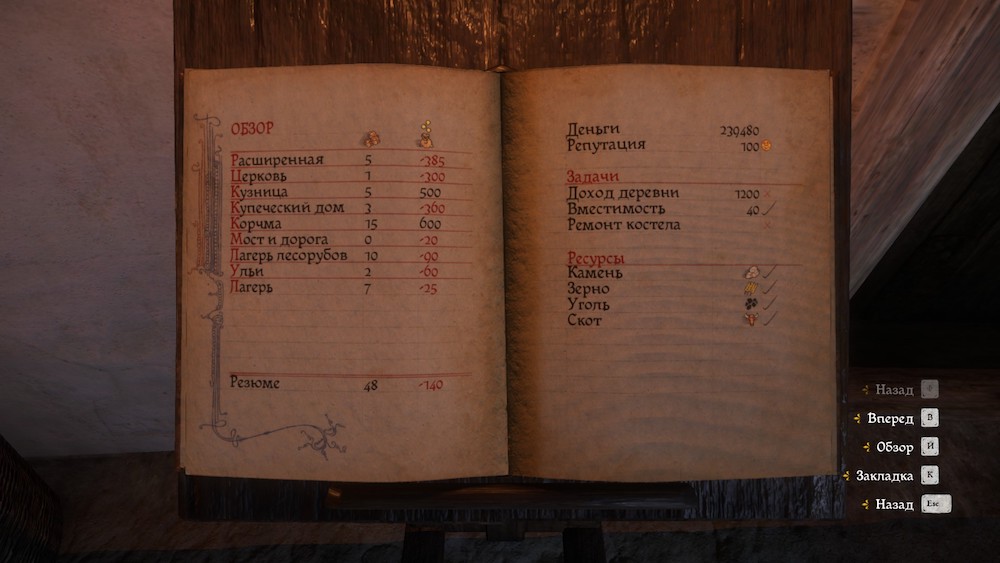Pick the Корчма building row
This screenshot has height=563, width=1000.
255,224
